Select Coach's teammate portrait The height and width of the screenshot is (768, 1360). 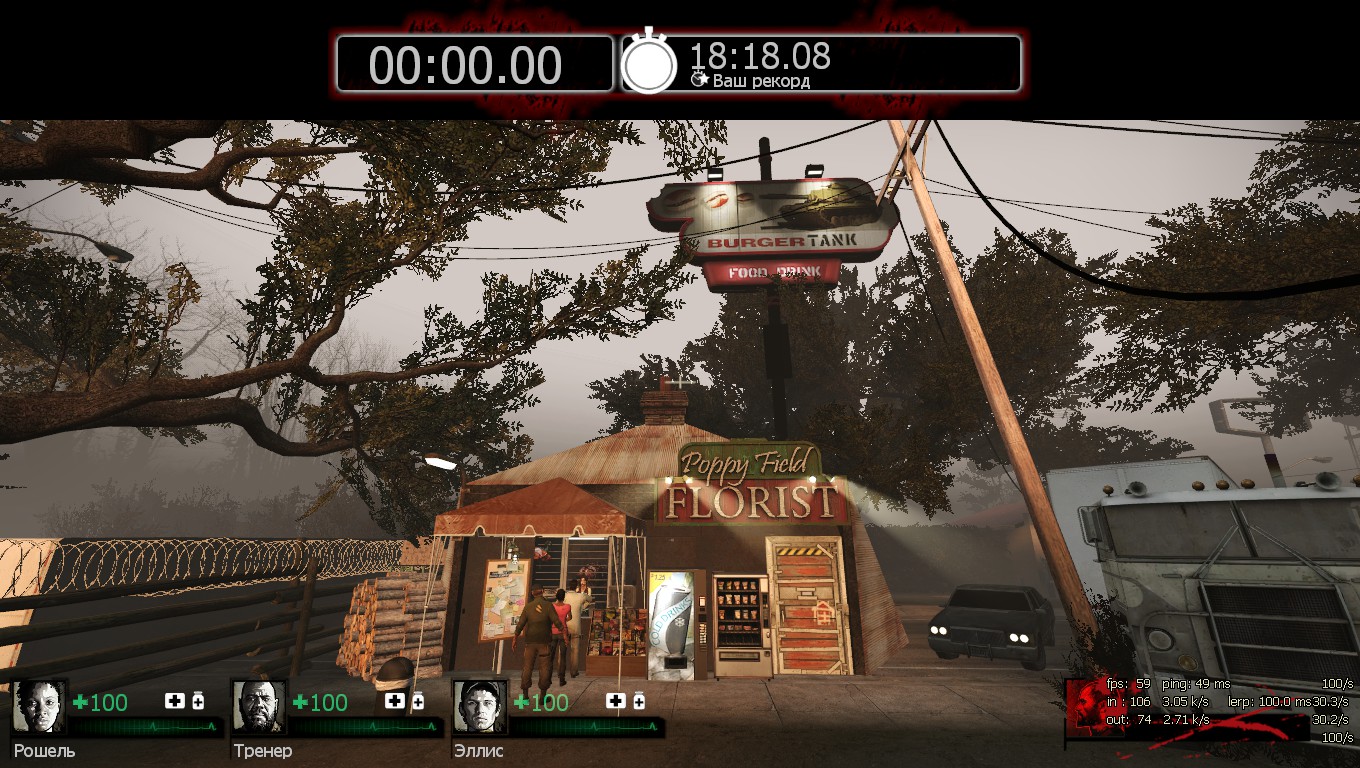click(260, 707)
